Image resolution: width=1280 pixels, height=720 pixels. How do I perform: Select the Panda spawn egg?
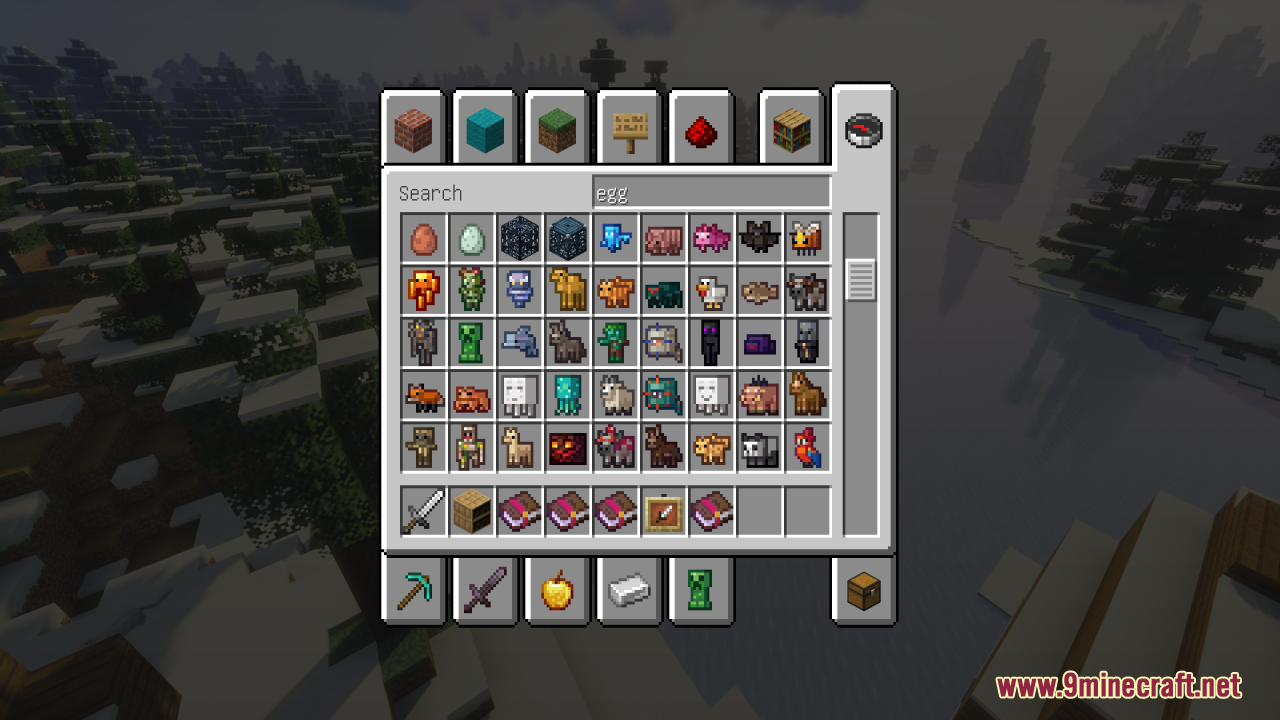[760, 446]
